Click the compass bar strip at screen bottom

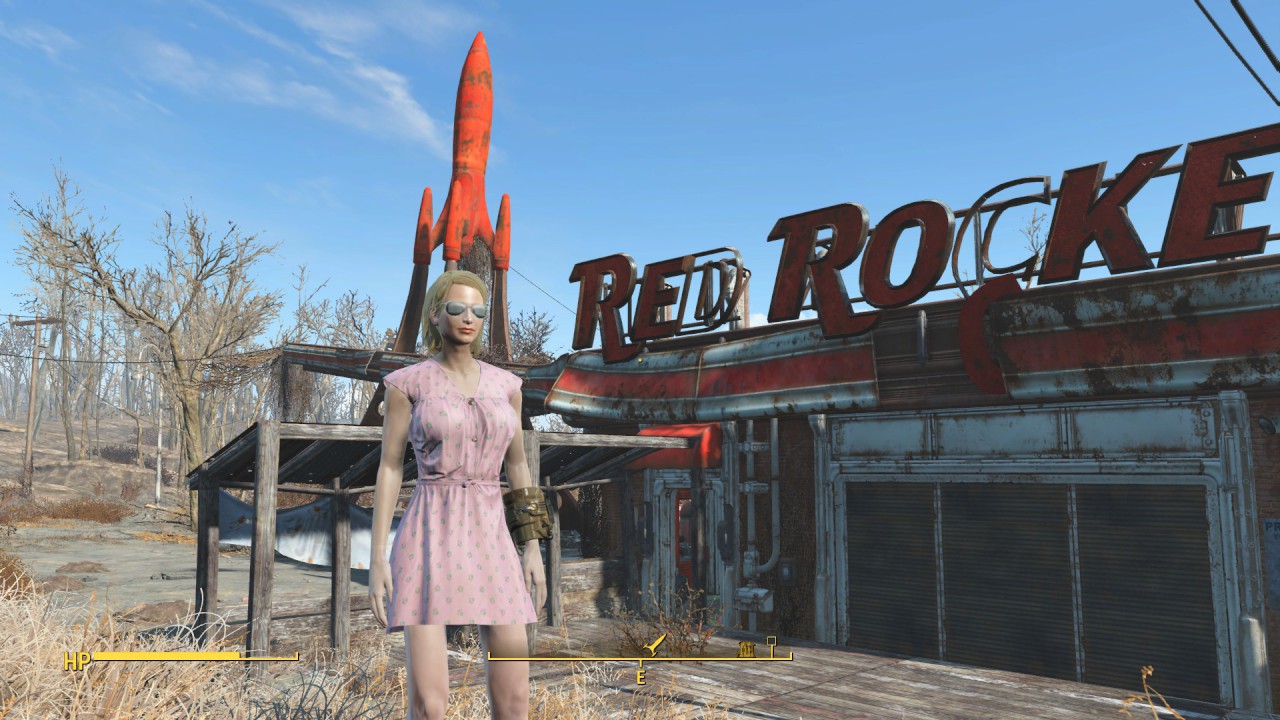(600, 658)
